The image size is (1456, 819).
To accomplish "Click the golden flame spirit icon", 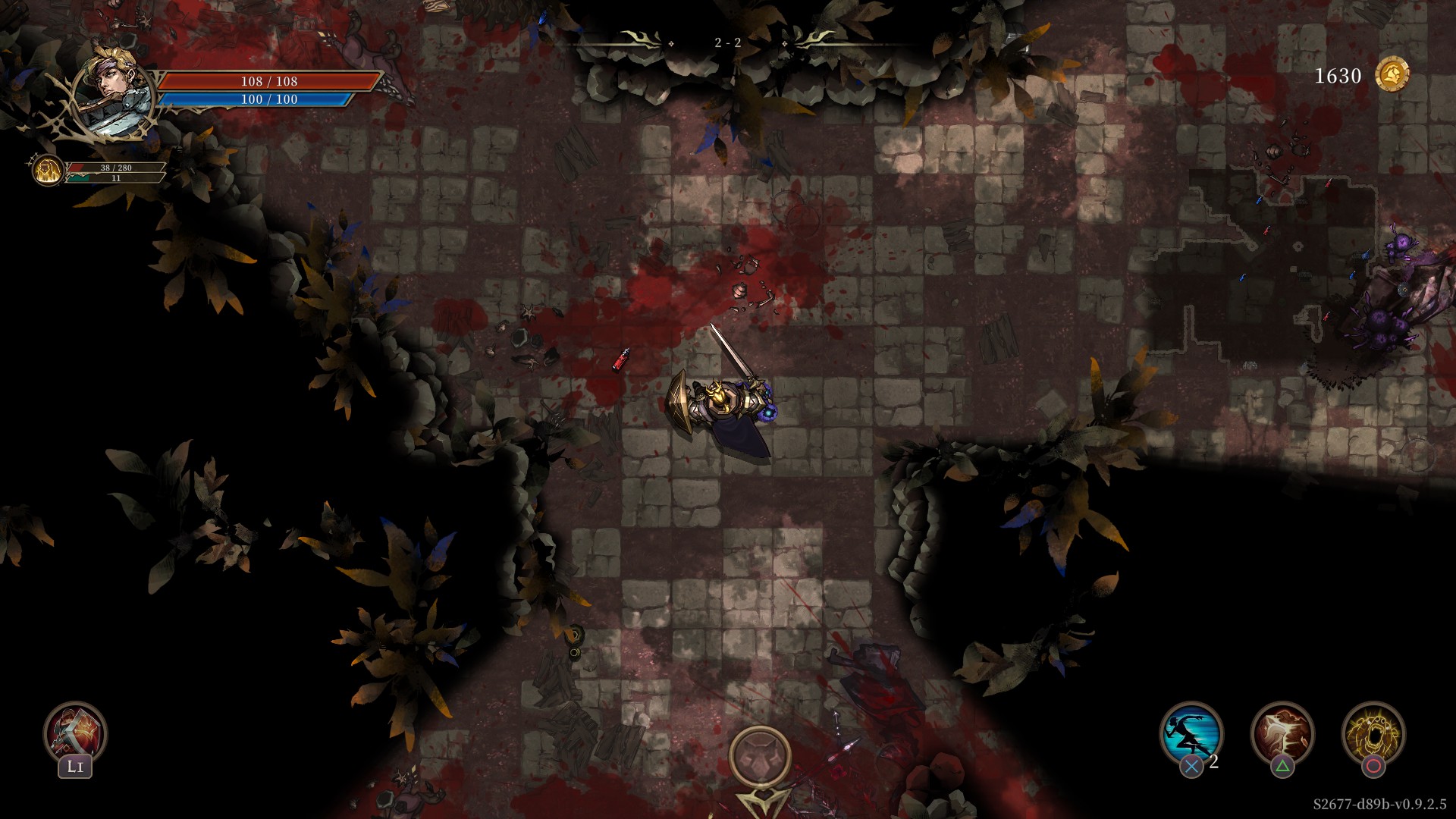I will [48, 170].
